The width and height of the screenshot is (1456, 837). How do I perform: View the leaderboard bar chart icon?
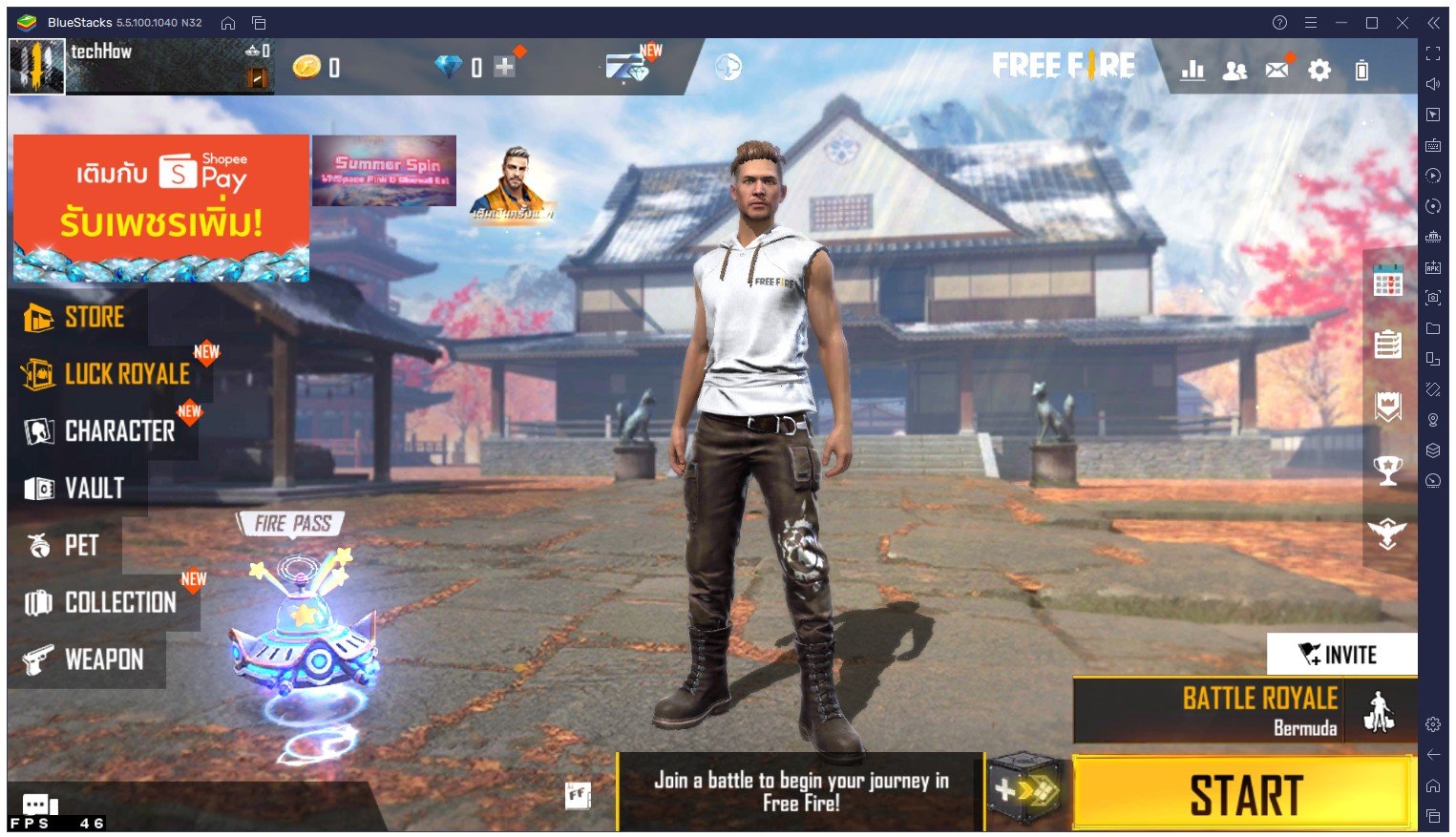point(1192,70)
